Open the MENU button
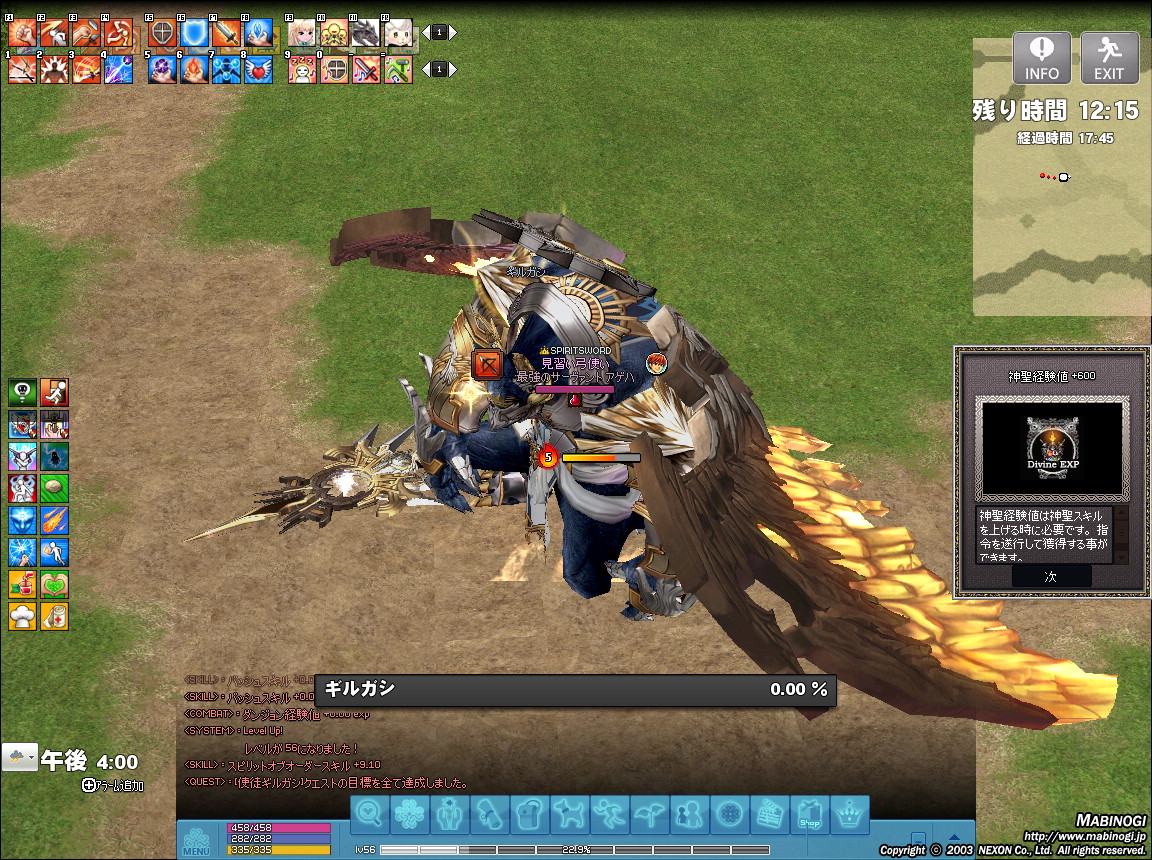The image size is (1152, 860). pyautogui.click(x=196, y=840)
